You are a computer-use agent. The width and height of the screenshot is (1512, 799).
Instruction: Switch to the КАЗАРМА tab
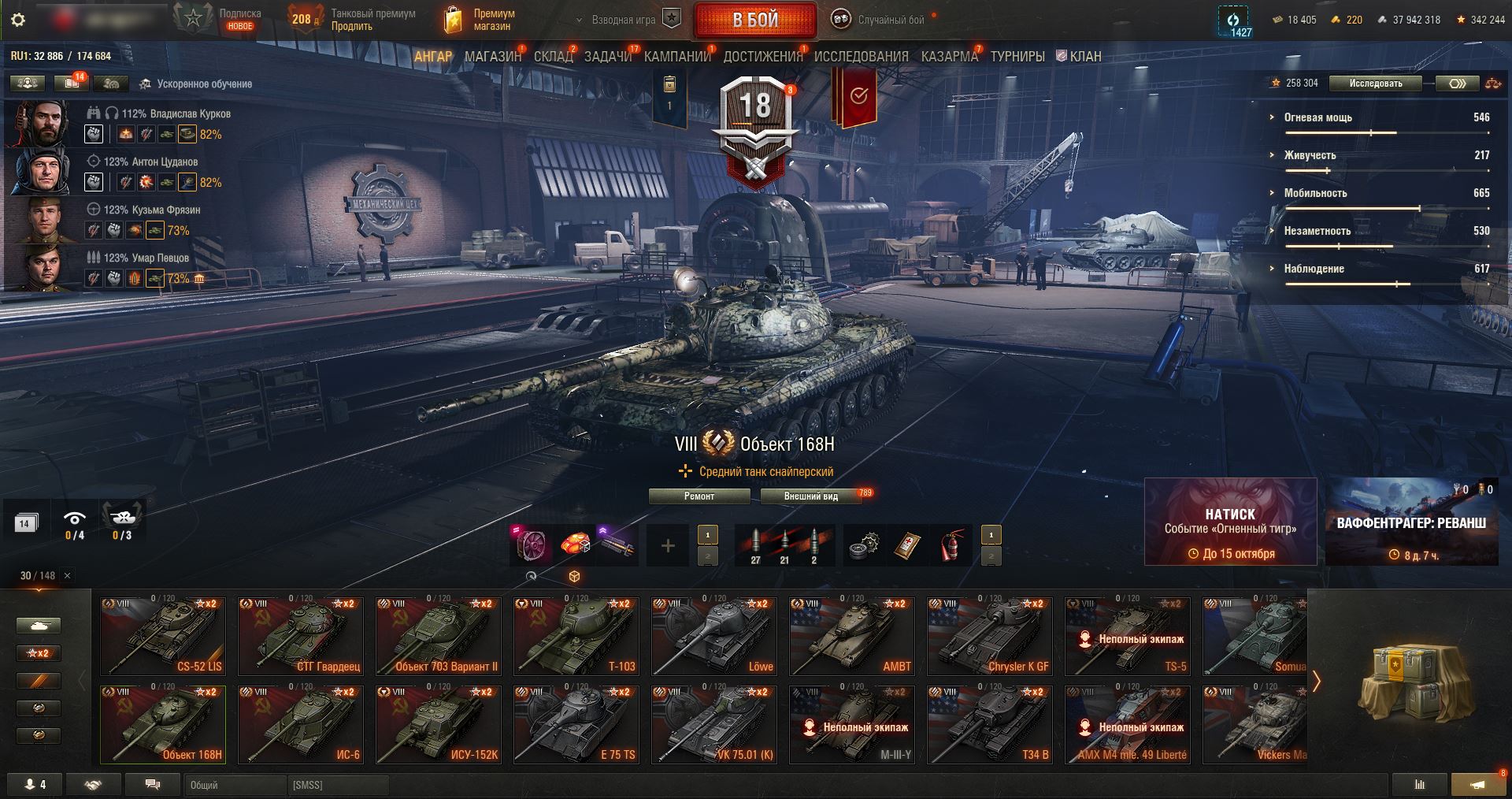[949, 57]
